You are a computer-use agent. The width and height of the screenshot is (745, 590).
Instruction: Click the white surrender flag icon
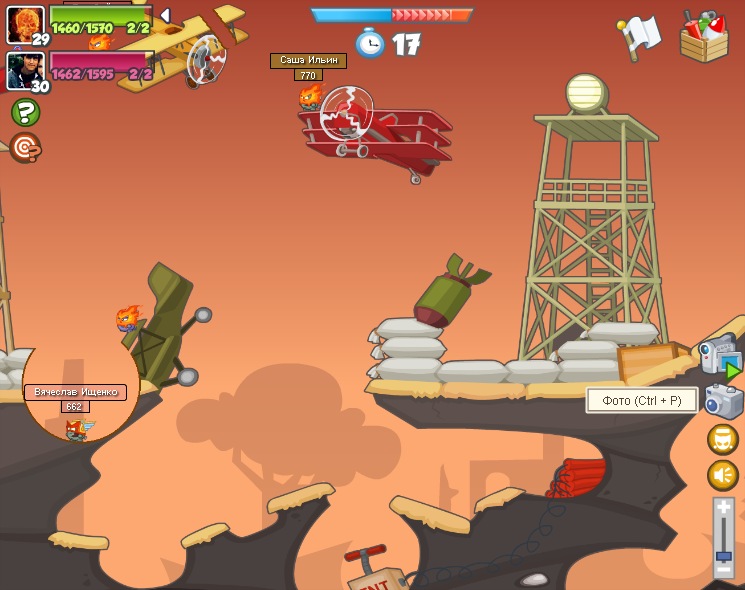(x=638, y=37)
